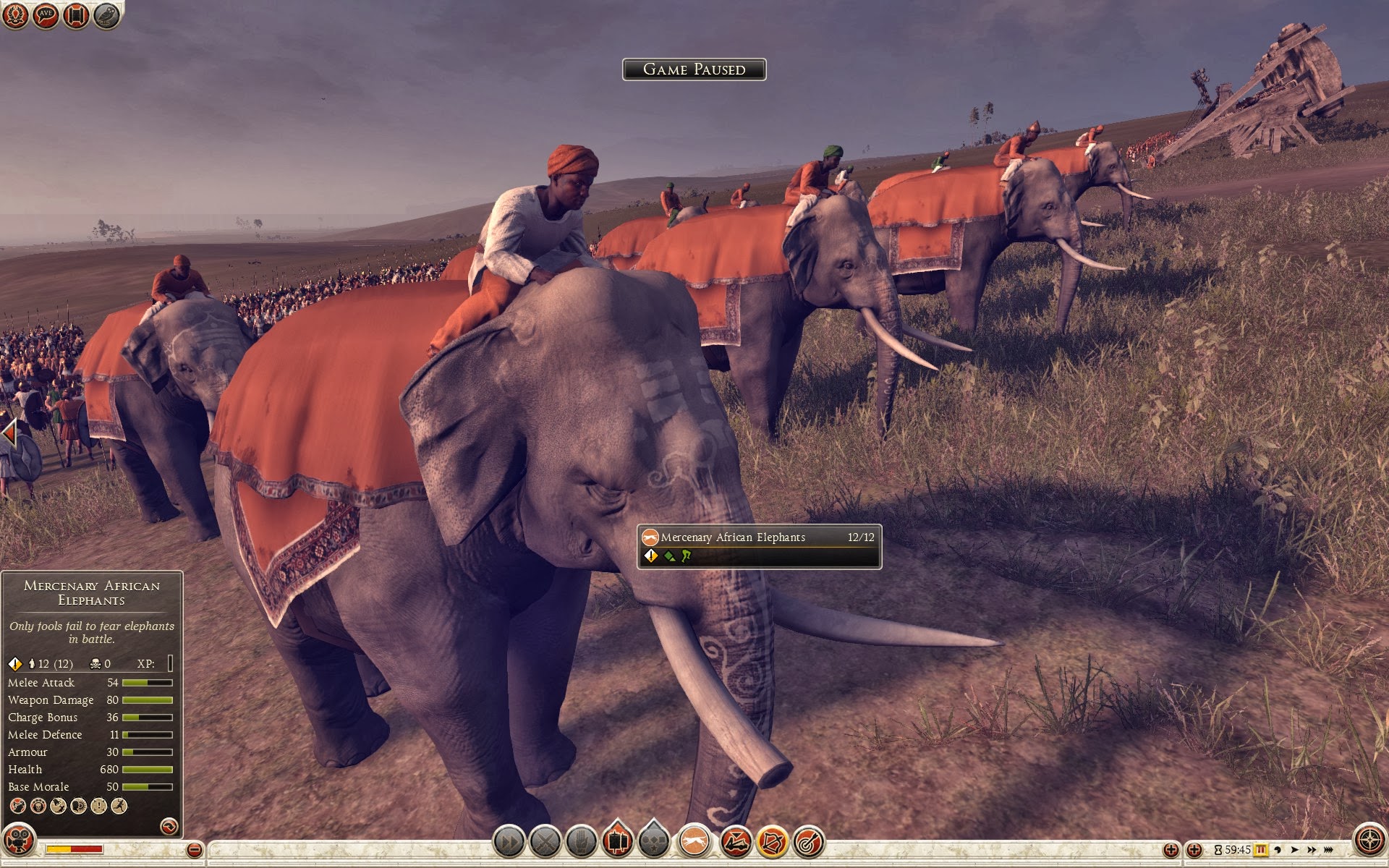Open the laurel wreath menu button

16,15
